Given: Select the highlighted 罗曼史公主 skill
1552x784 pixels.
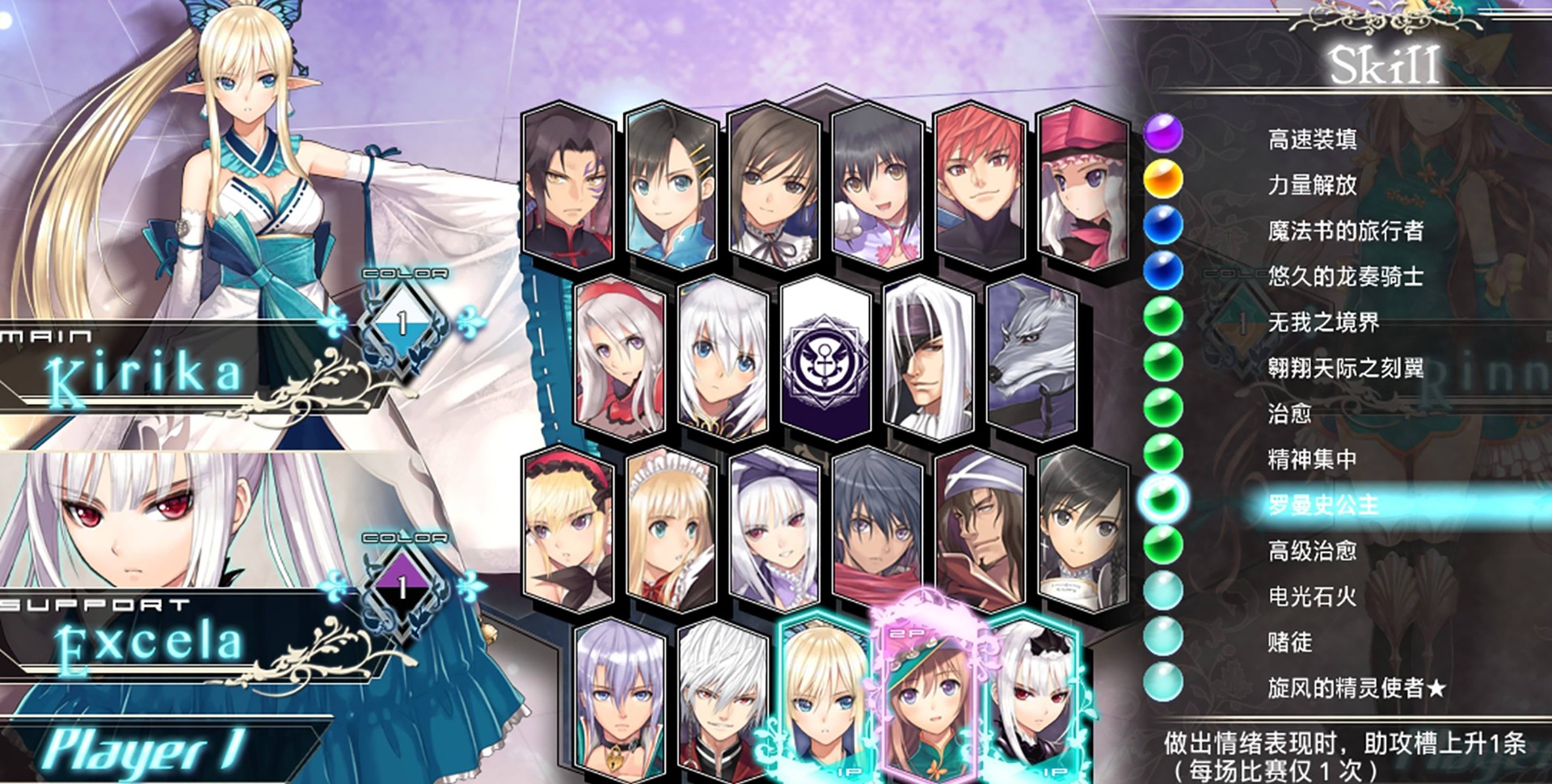Looking at the screenshot, I should tap(1323, 505).
